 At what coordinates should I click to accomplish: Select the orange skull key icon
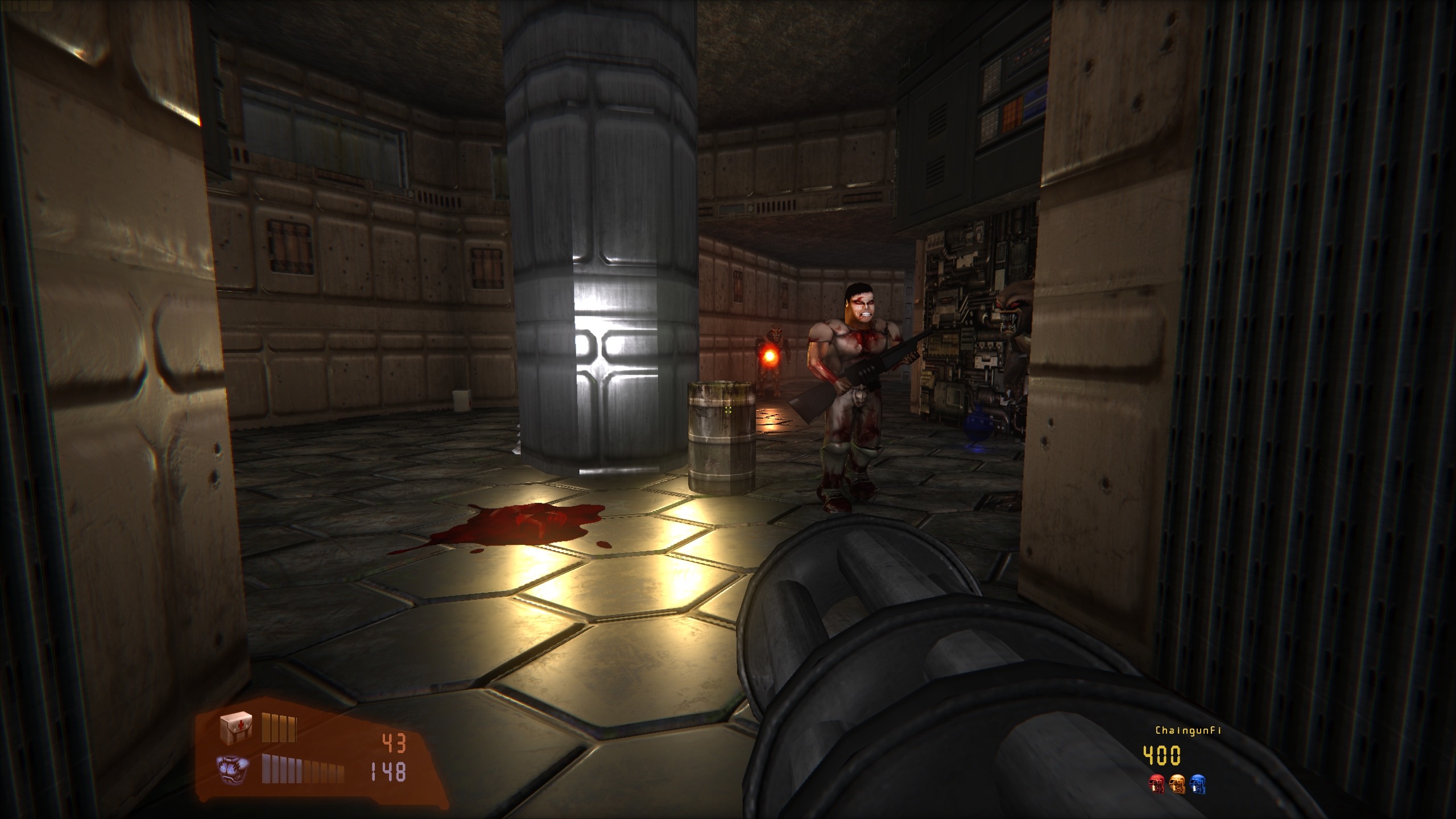click(1177, 784)
